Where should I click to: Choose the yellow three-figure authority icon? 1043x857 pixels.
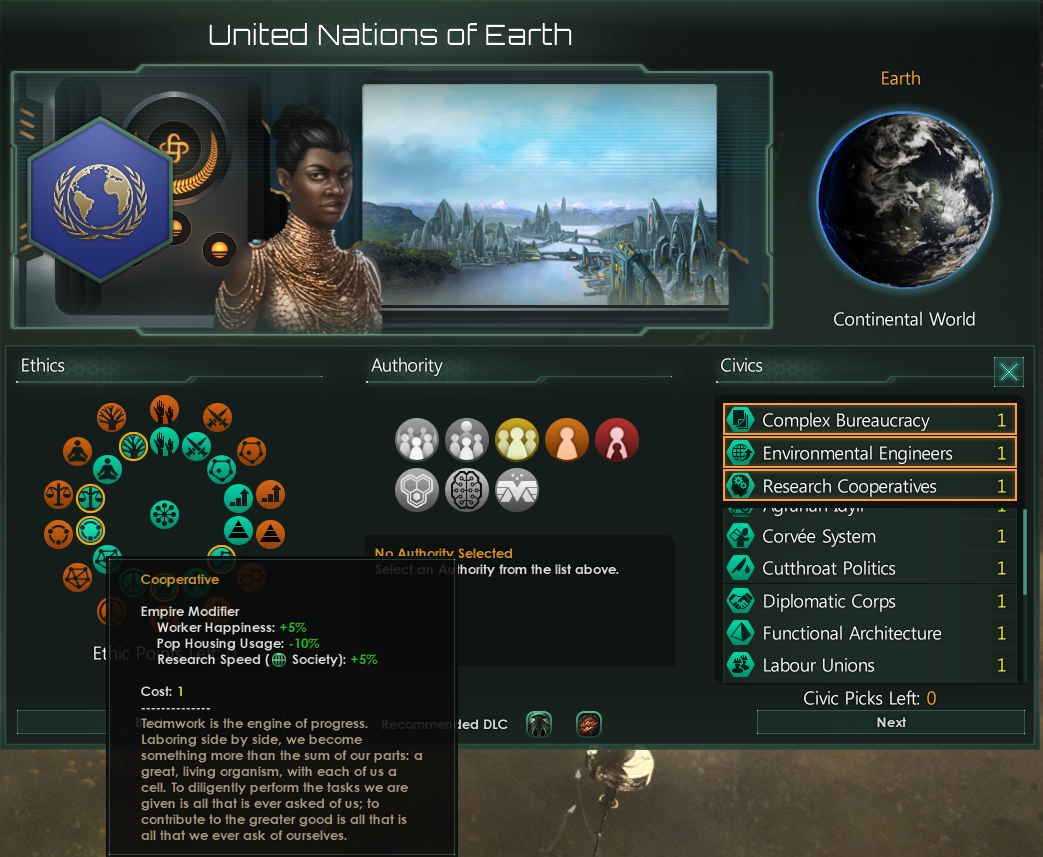tap(517, 440)
